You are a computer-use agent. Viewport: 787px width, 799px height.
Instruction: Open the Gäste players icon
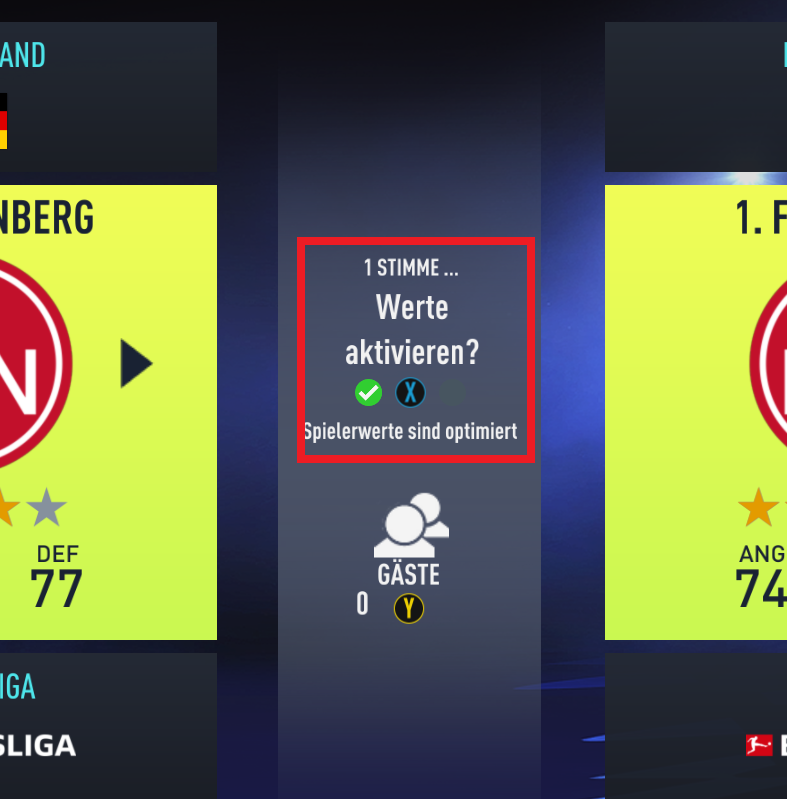[410, 525]
